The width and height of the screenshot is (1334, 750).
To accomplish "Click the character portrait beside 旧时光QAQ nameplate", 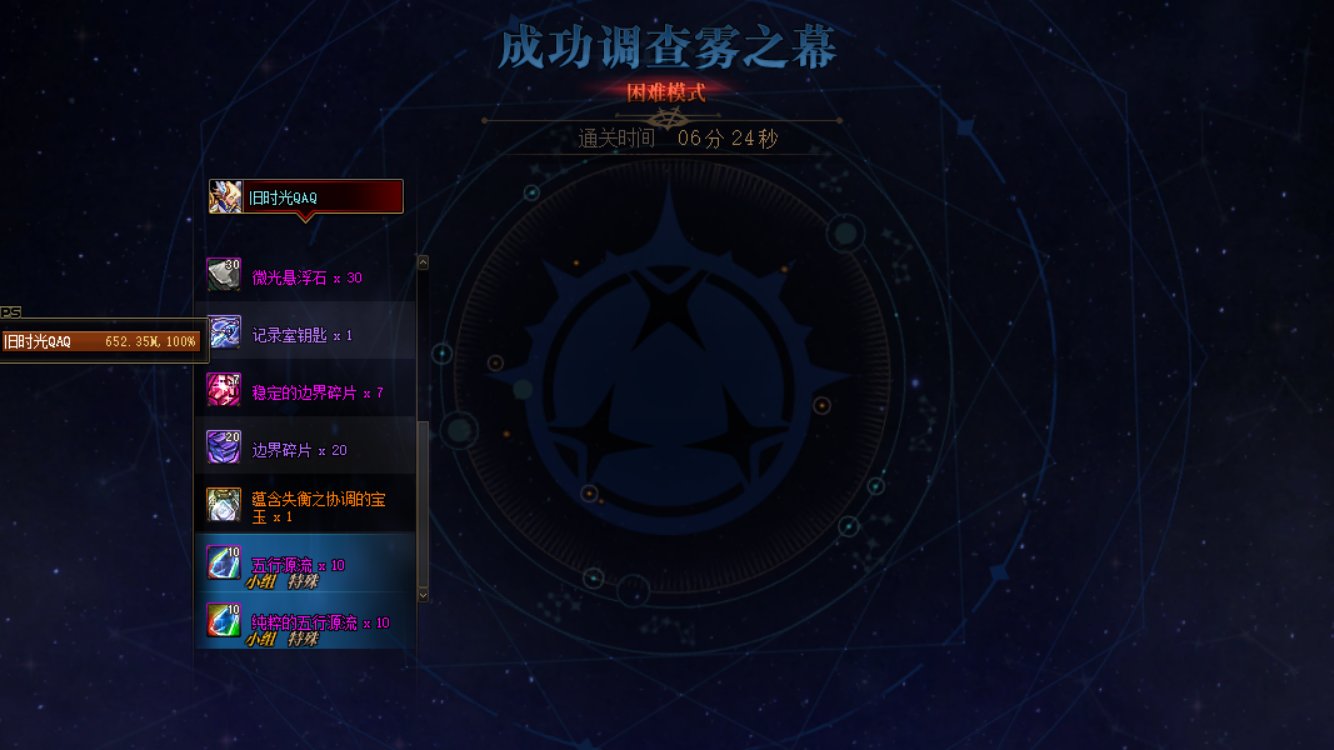I will click(225, 195).
